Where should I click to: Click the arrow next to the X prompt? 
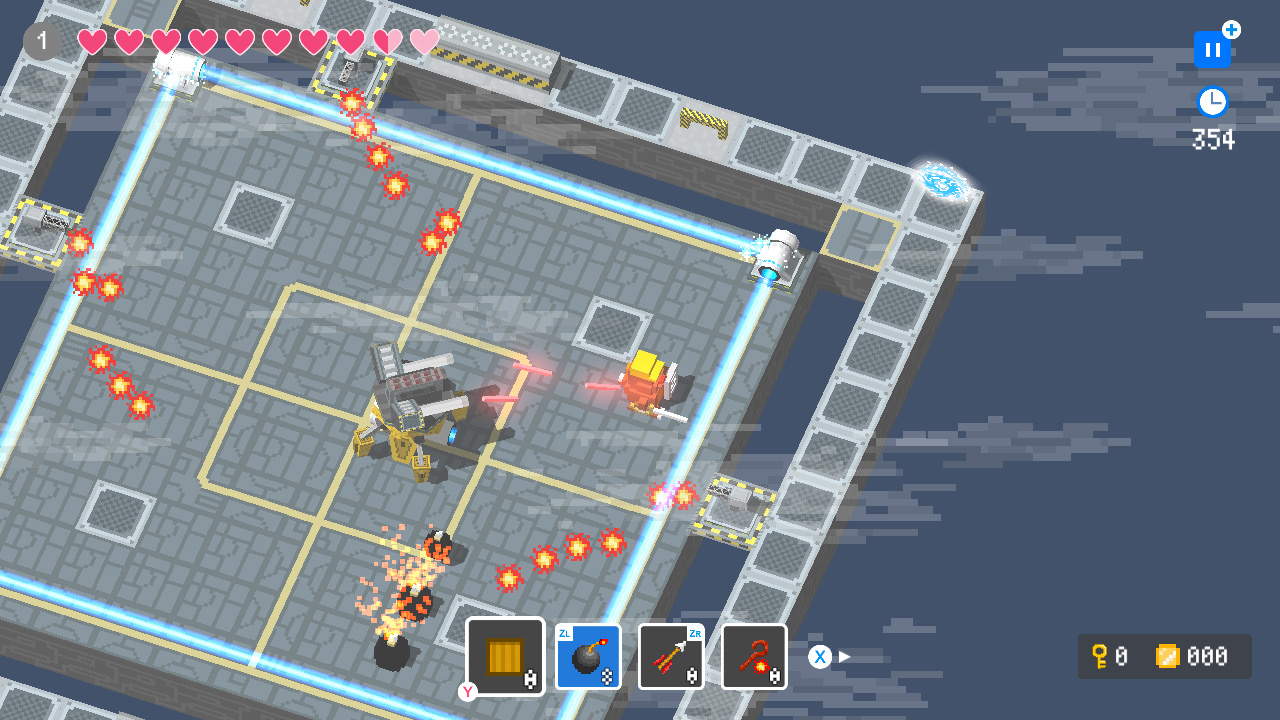[x=843, y=657]
